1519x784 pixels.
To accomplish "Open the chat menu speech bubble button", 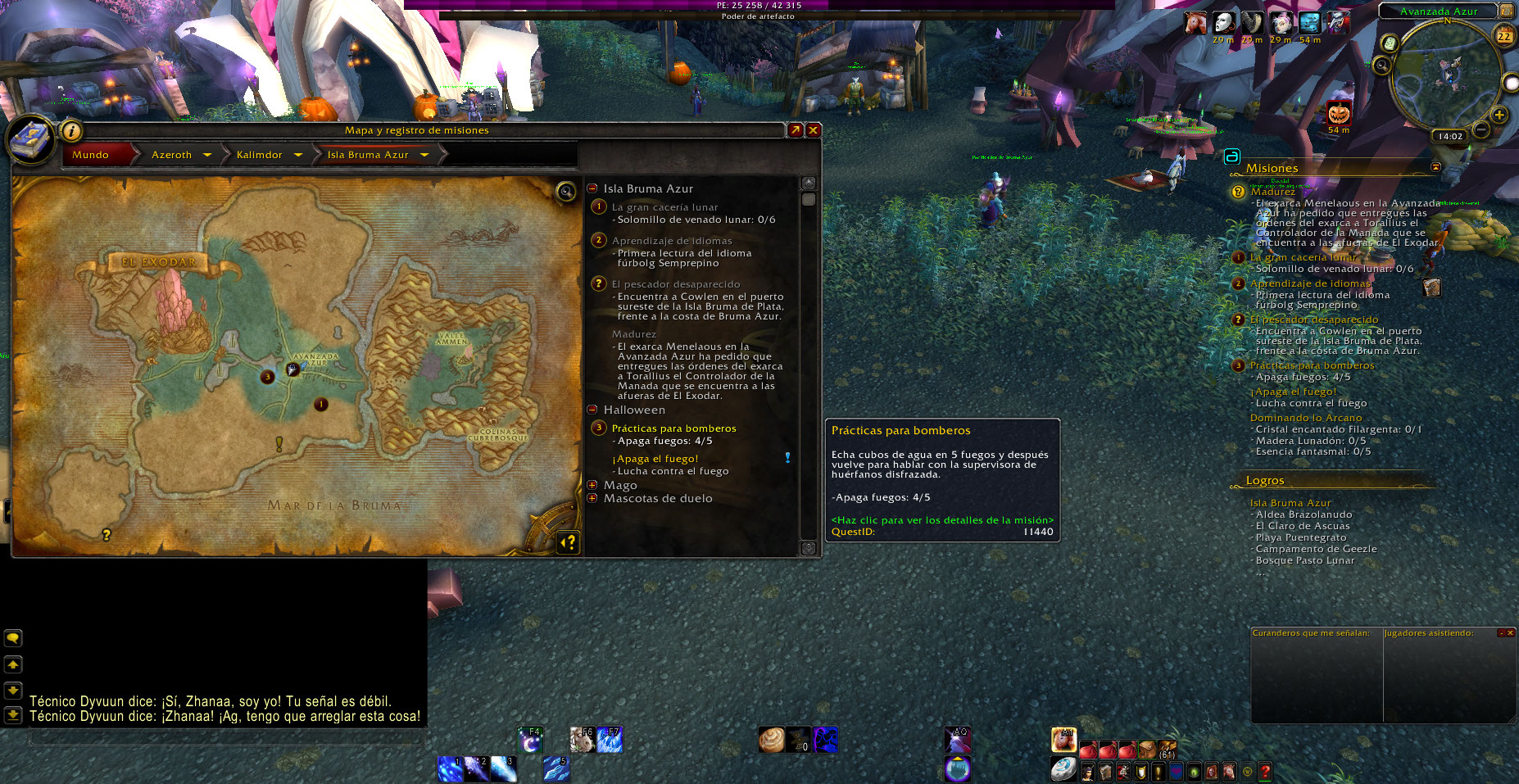I will 13,638.
